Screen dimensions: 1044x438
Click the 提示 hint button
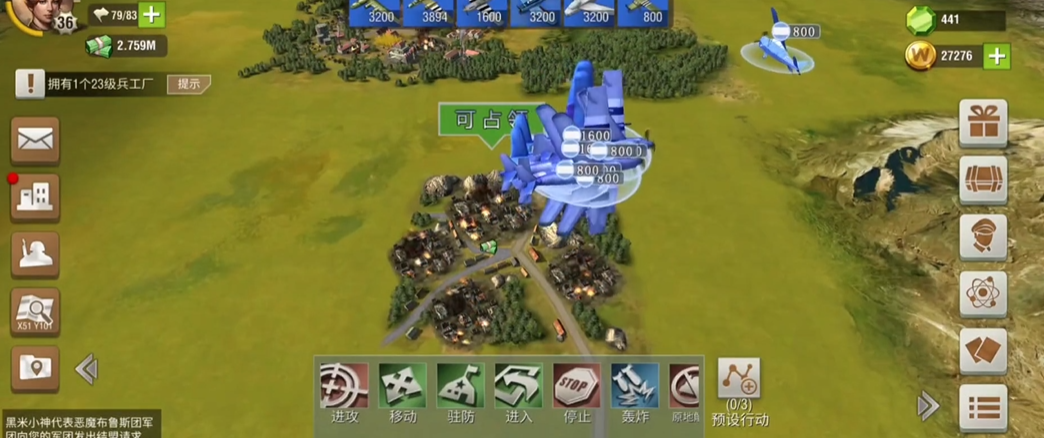(x=188, y=84)
